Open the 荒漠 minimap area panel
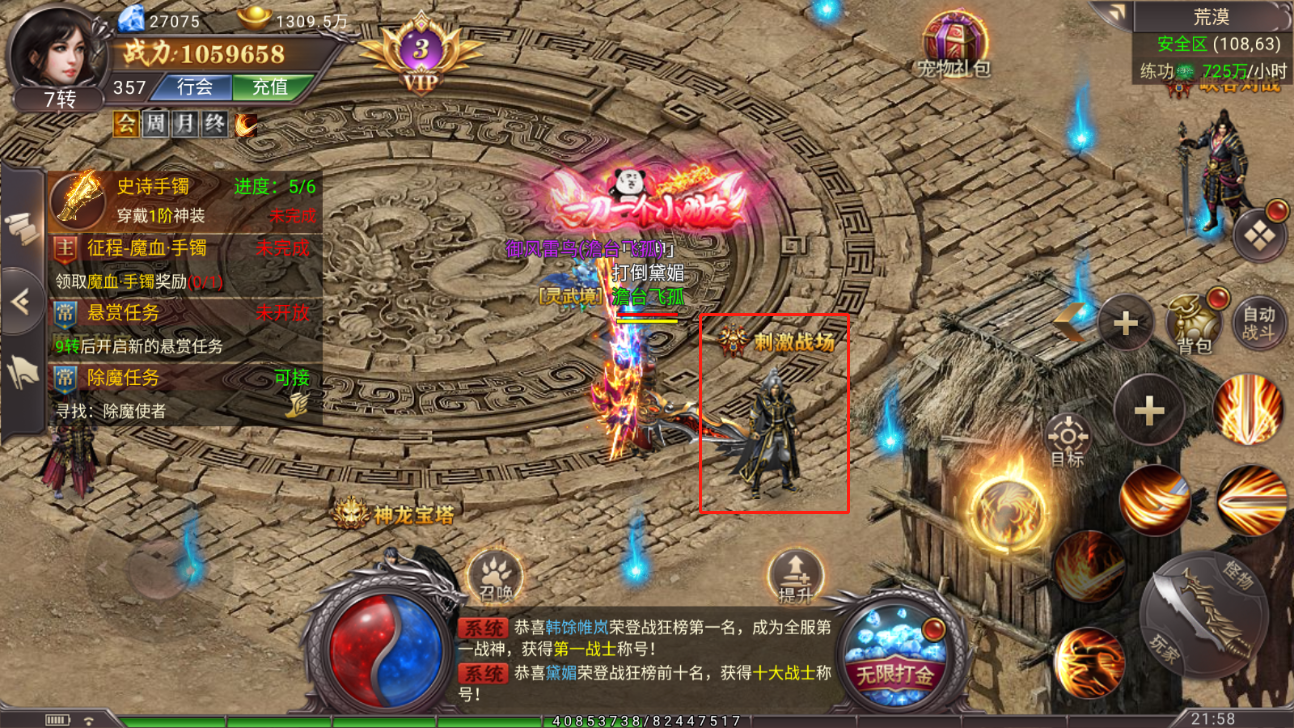This screenshot has height=728, width=1294. tap(1212, 17)
